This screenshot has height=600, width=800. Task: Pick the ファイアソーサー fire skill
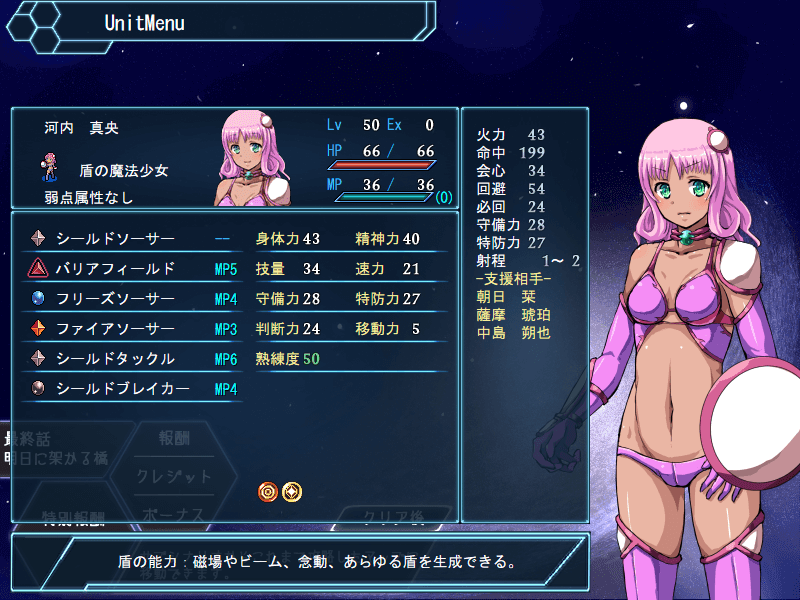(115, 329)
